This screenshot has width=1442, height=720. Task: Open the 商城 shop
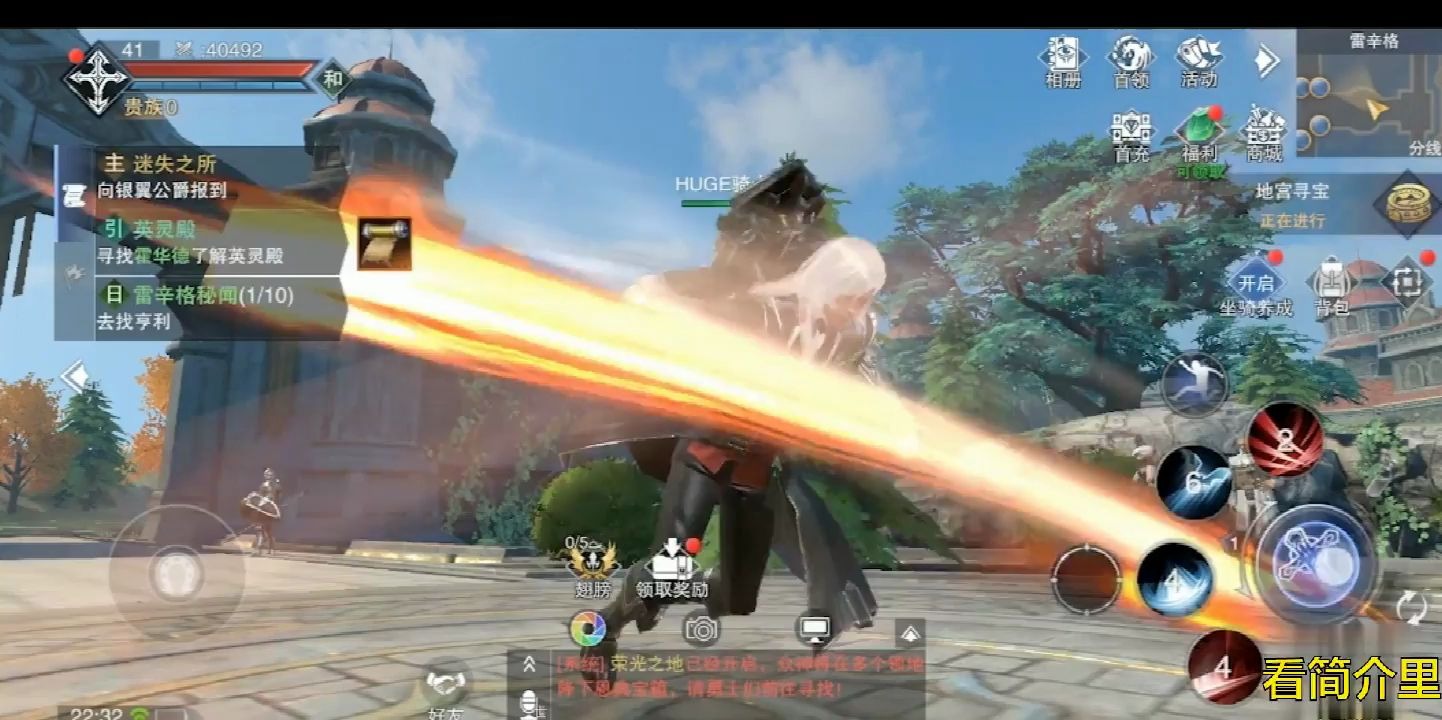pyautogui.click(x=1264, y=135)
